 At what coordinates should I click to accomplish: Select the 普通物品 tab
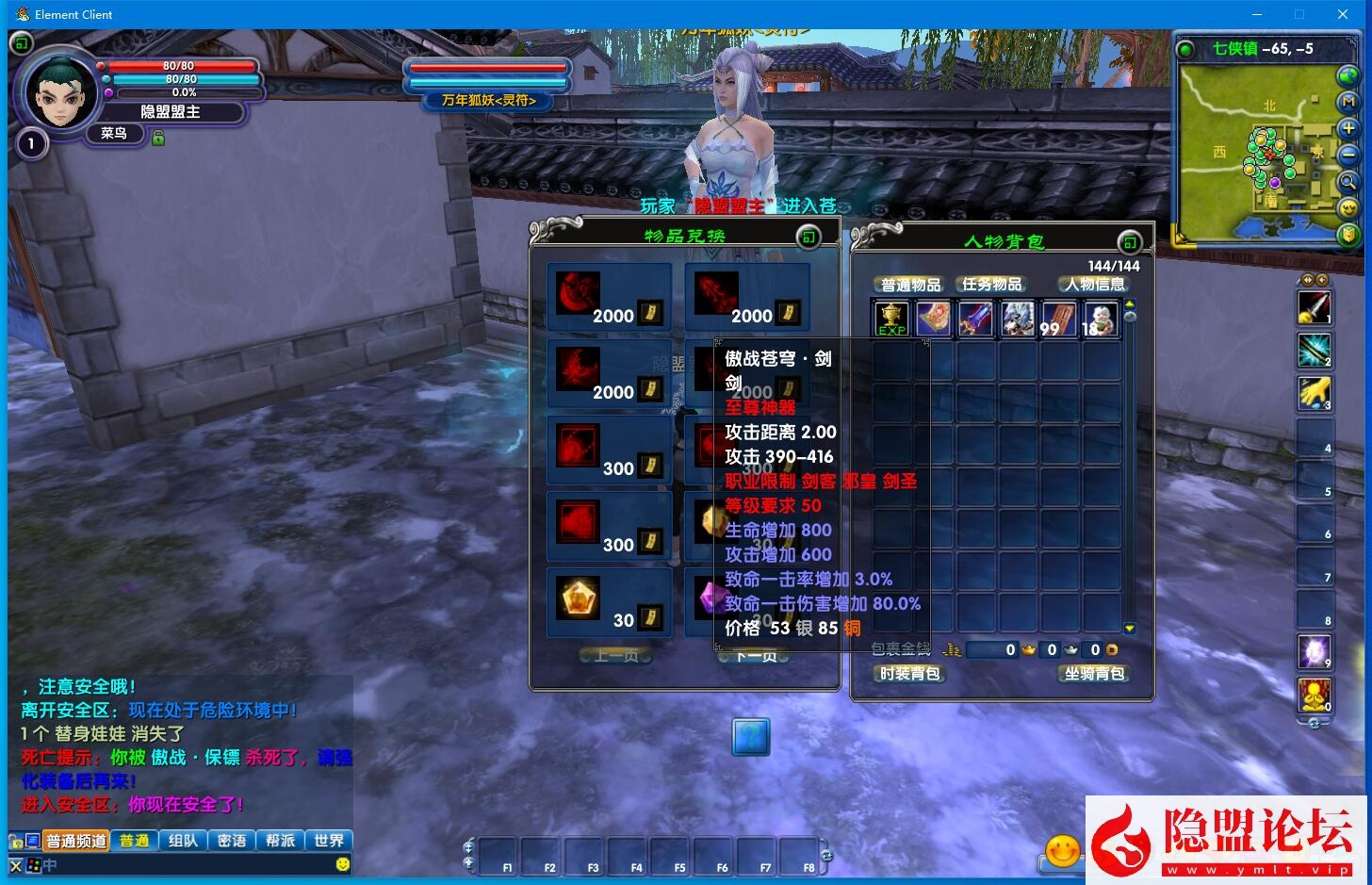(909, 285)
